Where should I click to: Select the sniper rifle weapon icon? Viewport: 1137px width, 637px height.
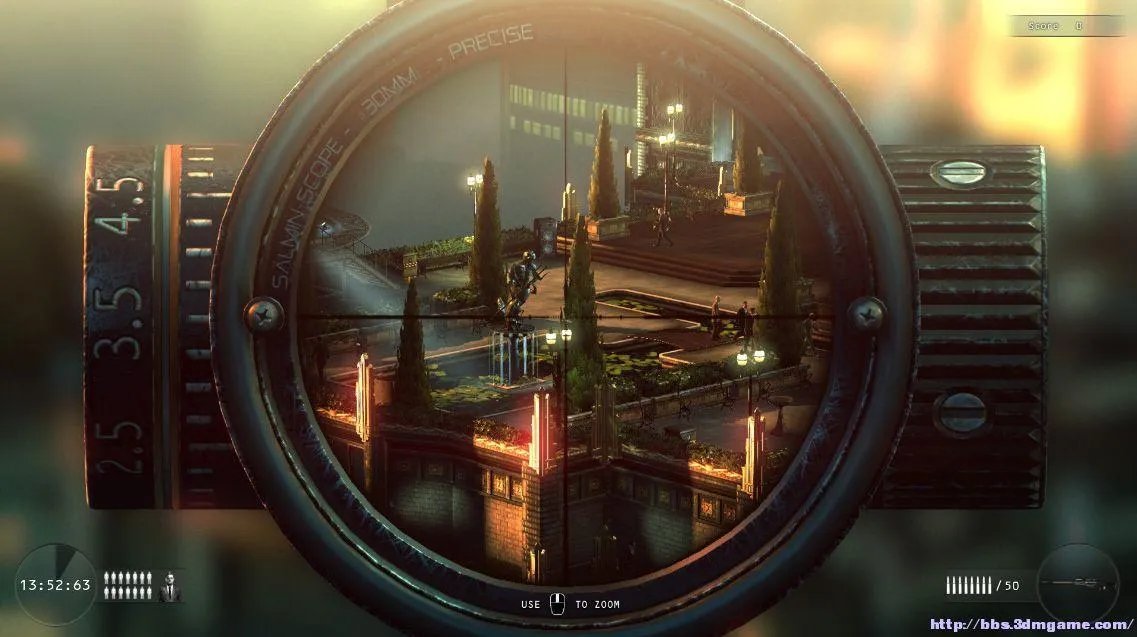(1078, 583)
